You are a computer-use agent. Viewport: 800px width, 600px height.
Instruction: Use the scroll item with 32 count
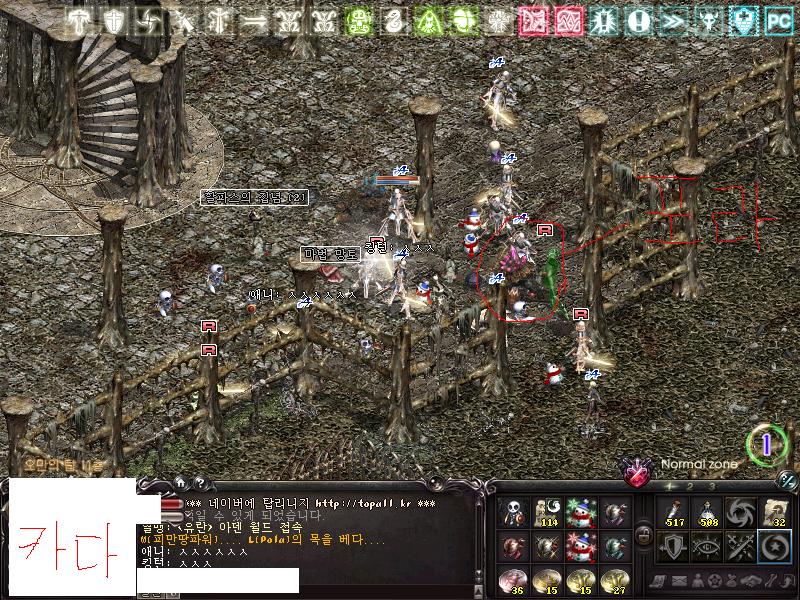point(774,512)
